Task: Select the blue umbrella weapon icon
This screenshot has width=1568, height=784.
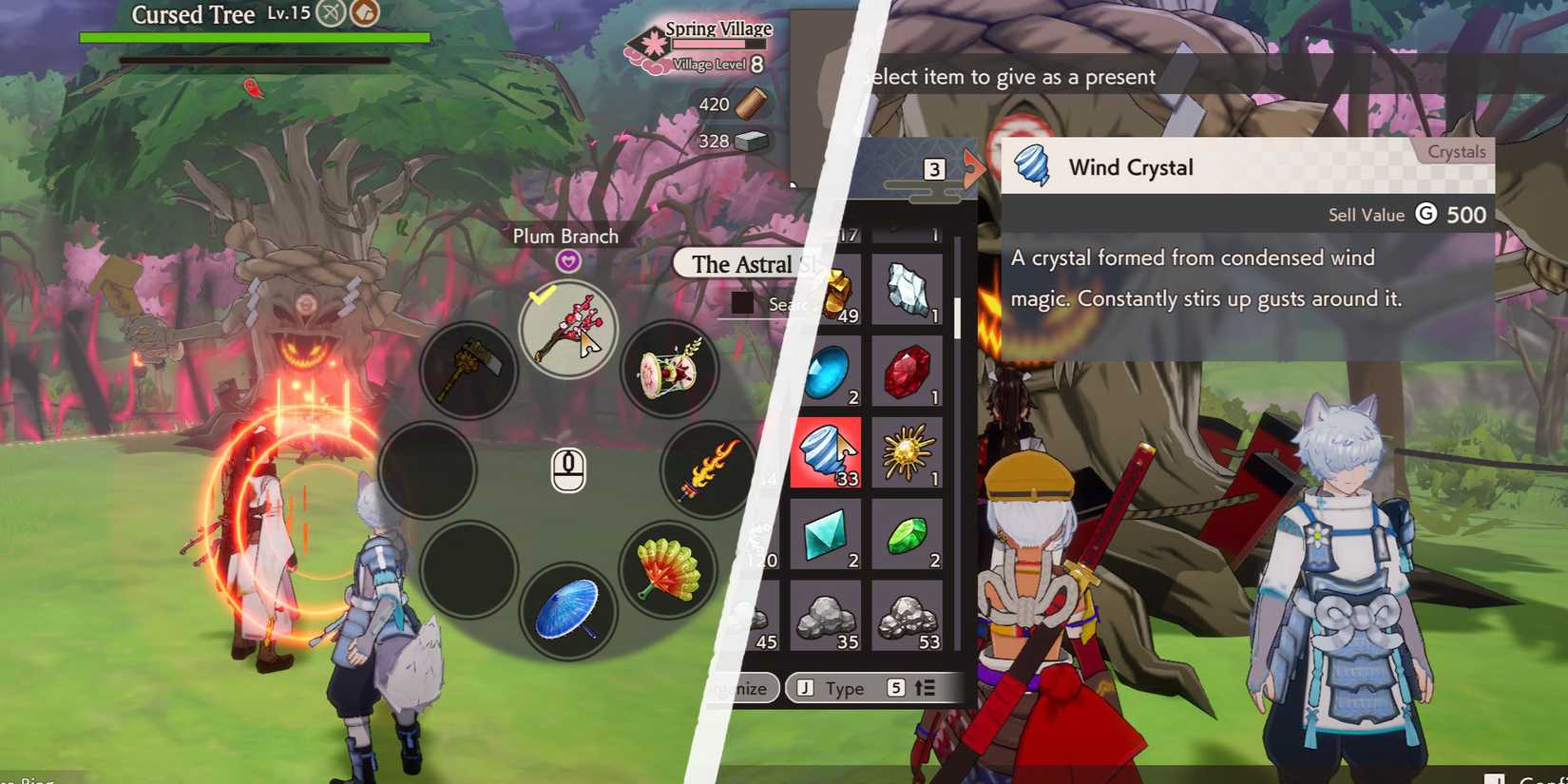Action: tap(568, 608)
